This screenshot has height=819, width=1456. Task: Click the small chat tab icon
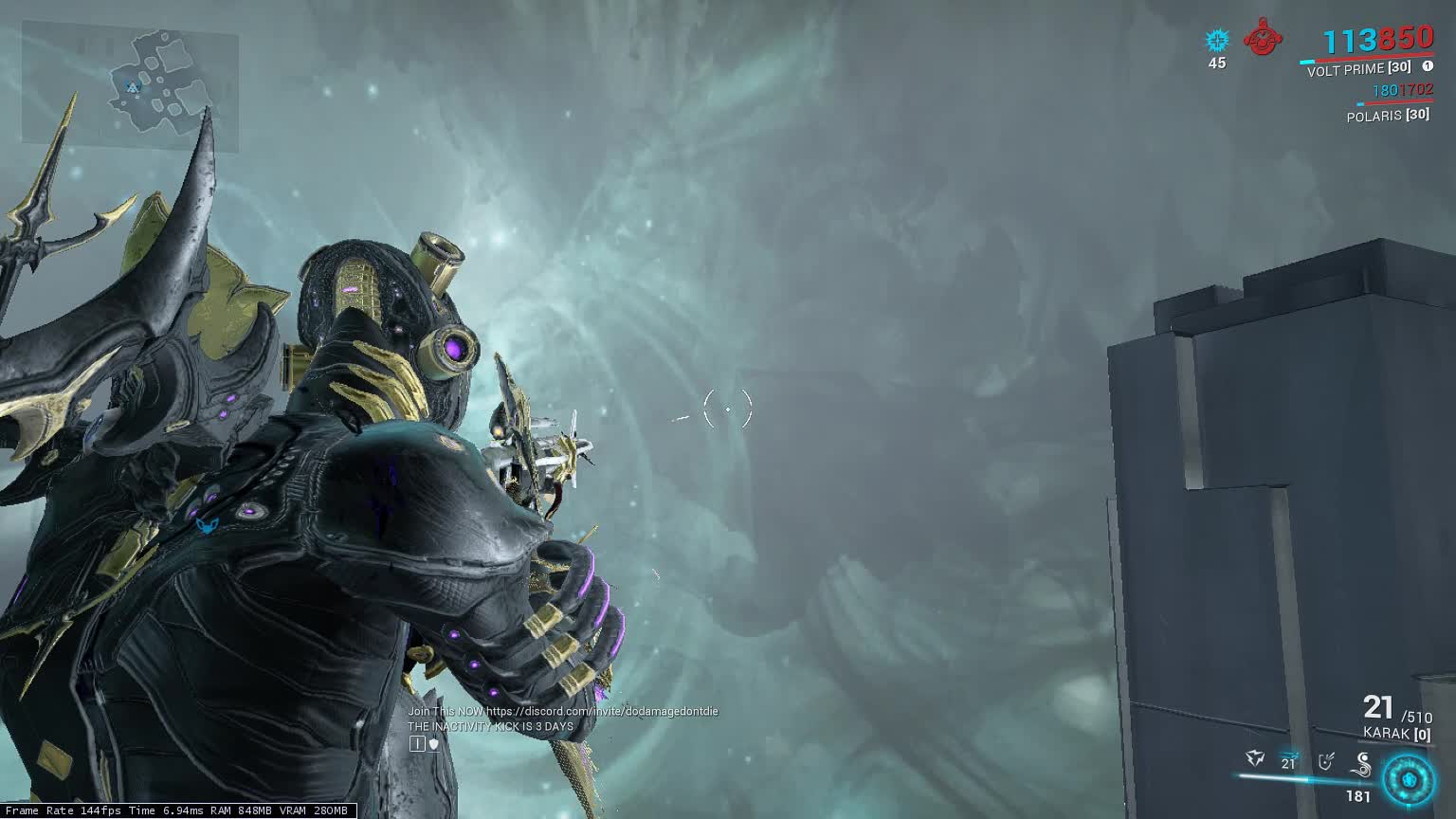point(417,744)
